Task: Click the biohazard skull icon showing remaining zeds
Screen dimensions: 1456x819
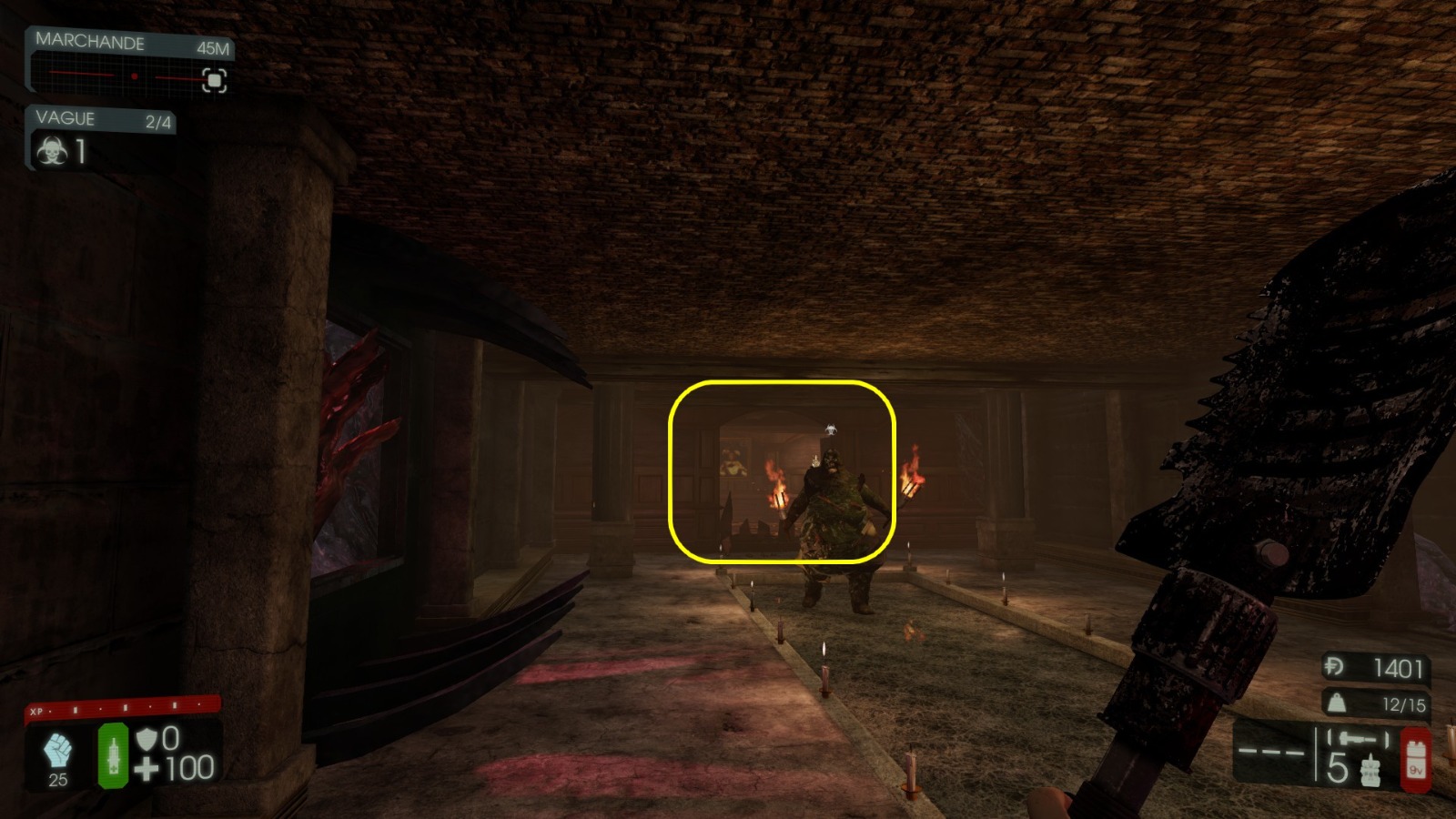Action: point(52,151)
